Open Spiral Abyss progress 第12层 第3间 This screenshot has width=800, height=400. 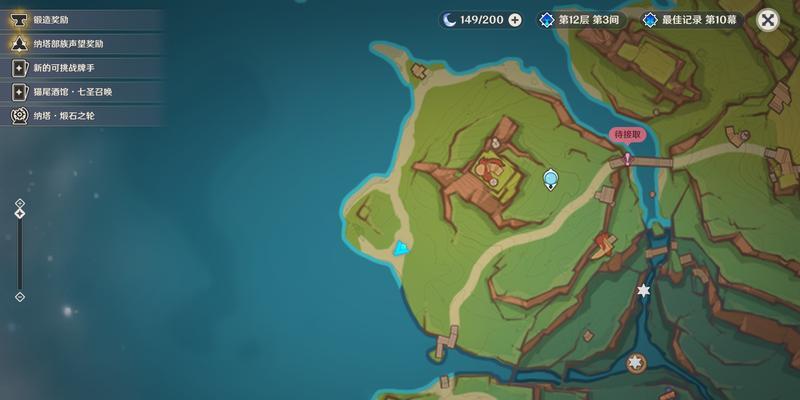click(581, 19)
